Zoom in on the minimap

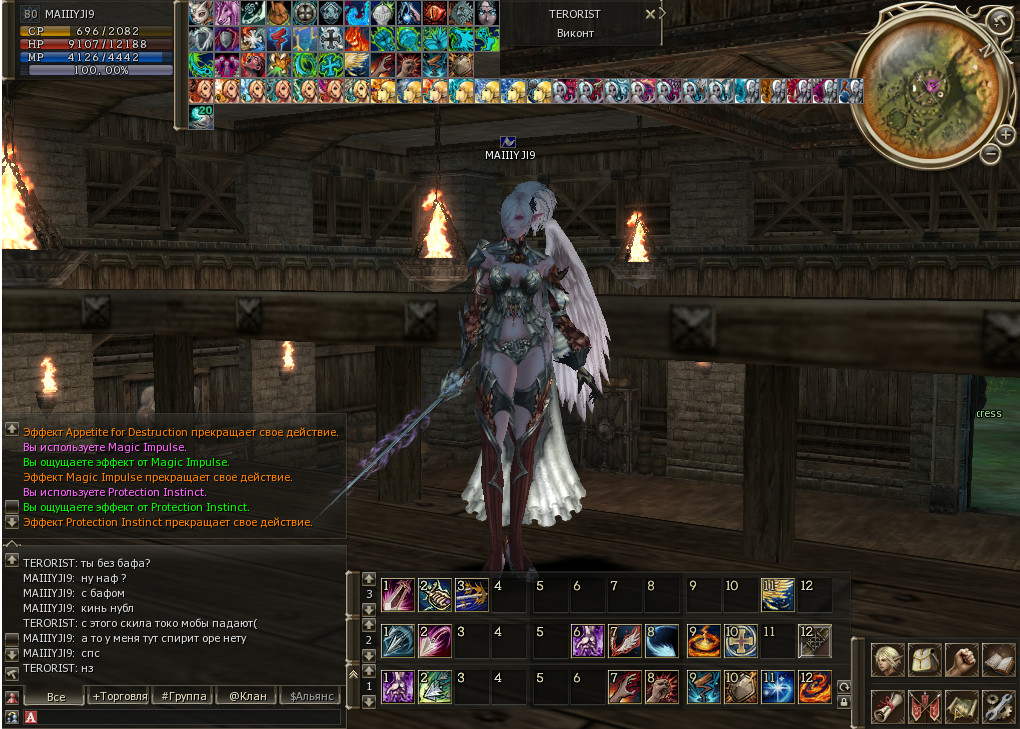1006,134
